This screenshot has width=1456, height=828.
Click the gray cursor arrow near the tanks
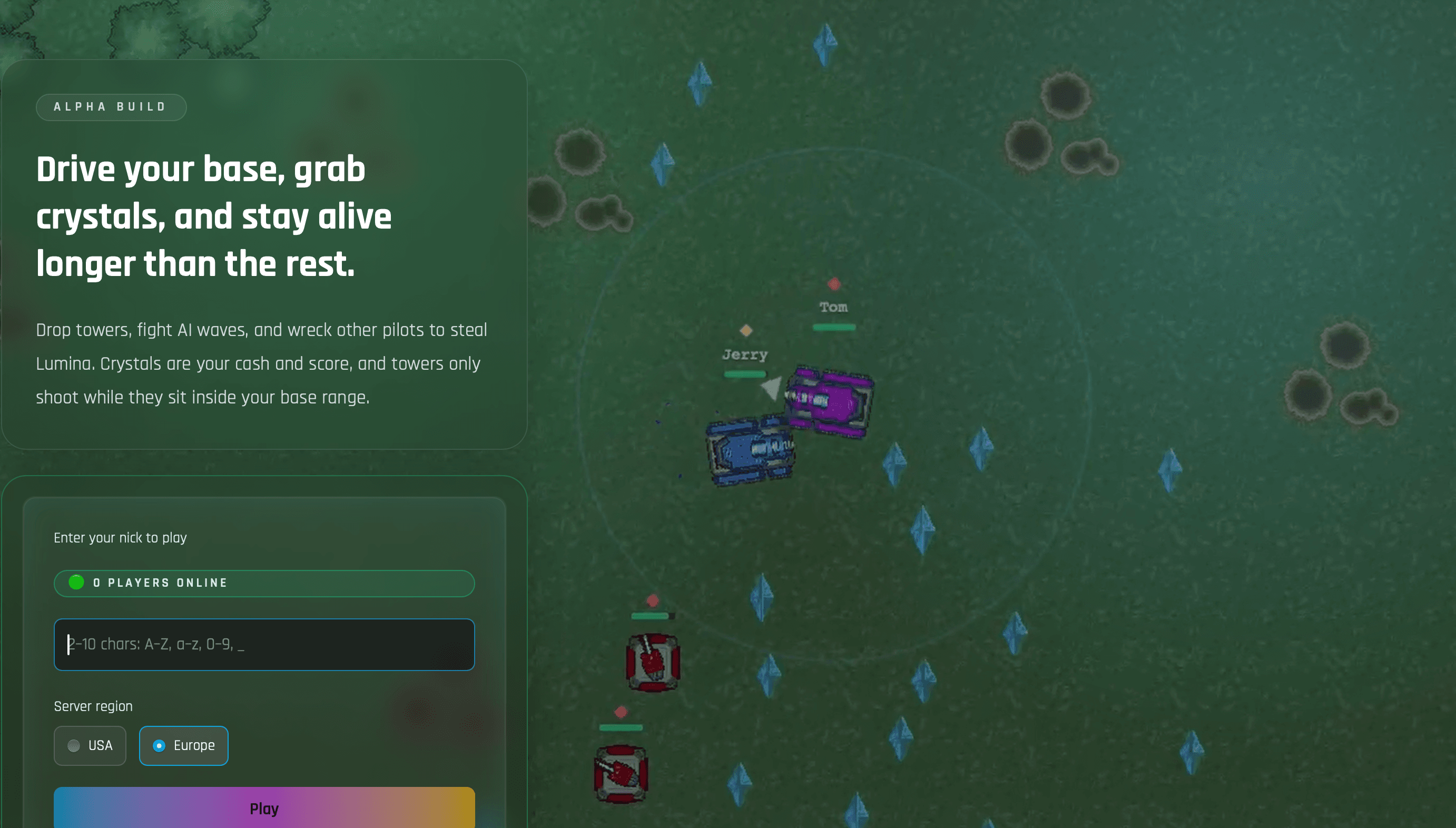pyautogui.click(x=772, y=388)
